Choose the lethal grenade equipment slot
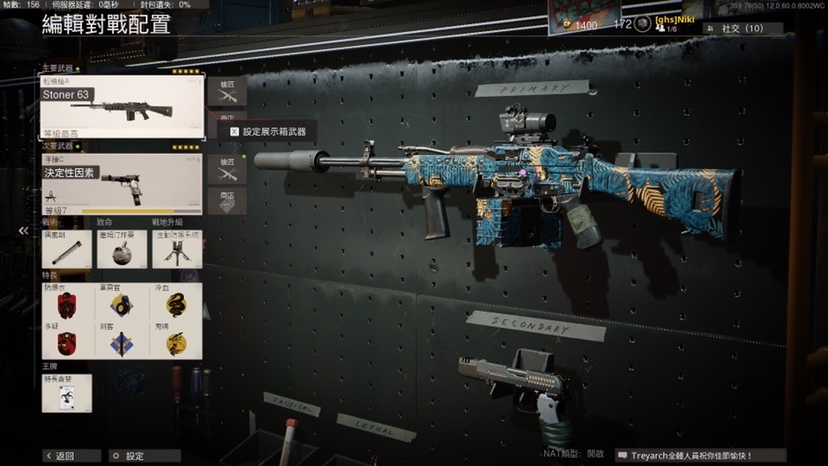This screenshot has width=828, height=466. tap(122, 248)
